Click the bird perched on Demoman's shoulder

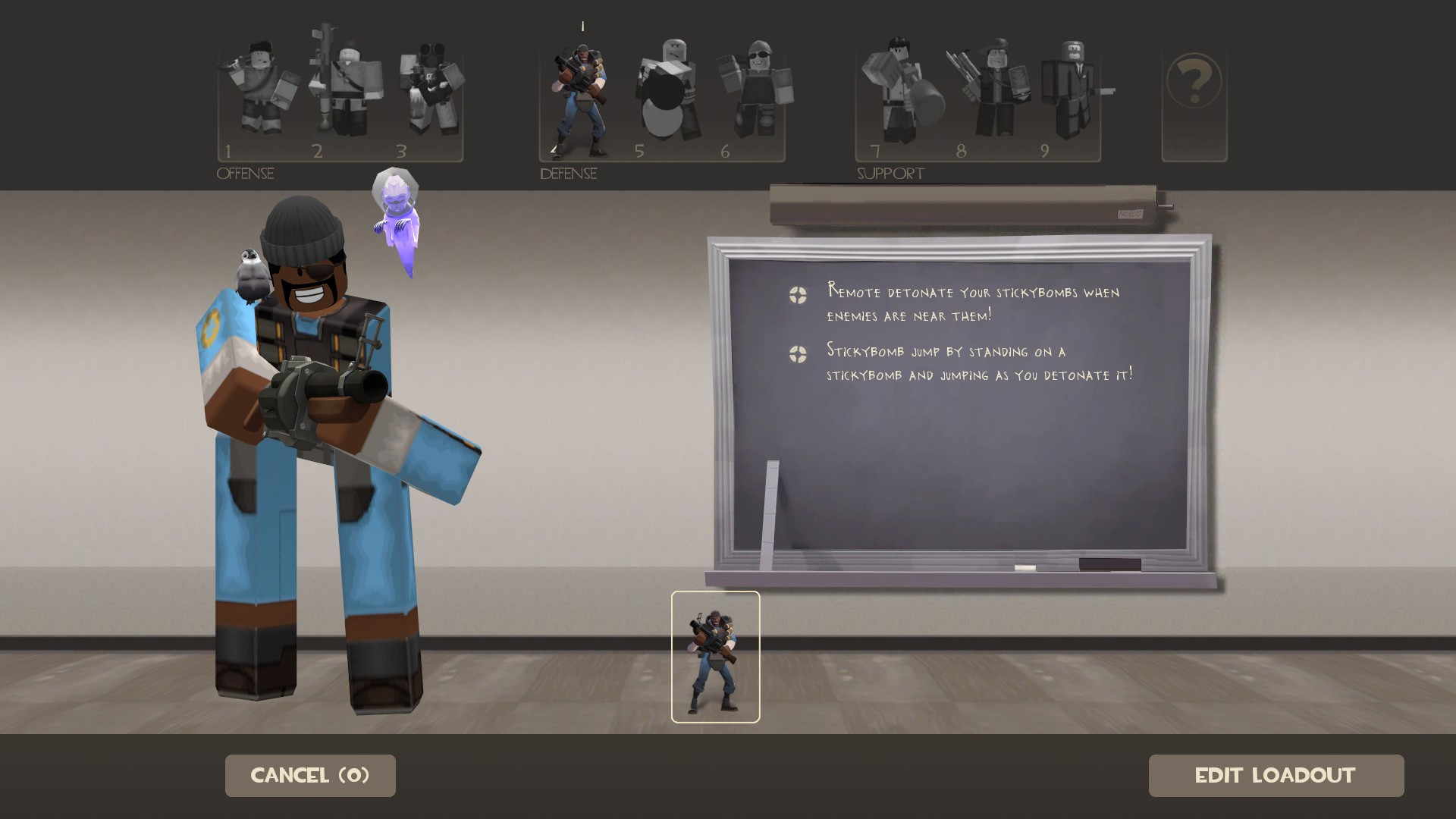click(x=253, y=269)
